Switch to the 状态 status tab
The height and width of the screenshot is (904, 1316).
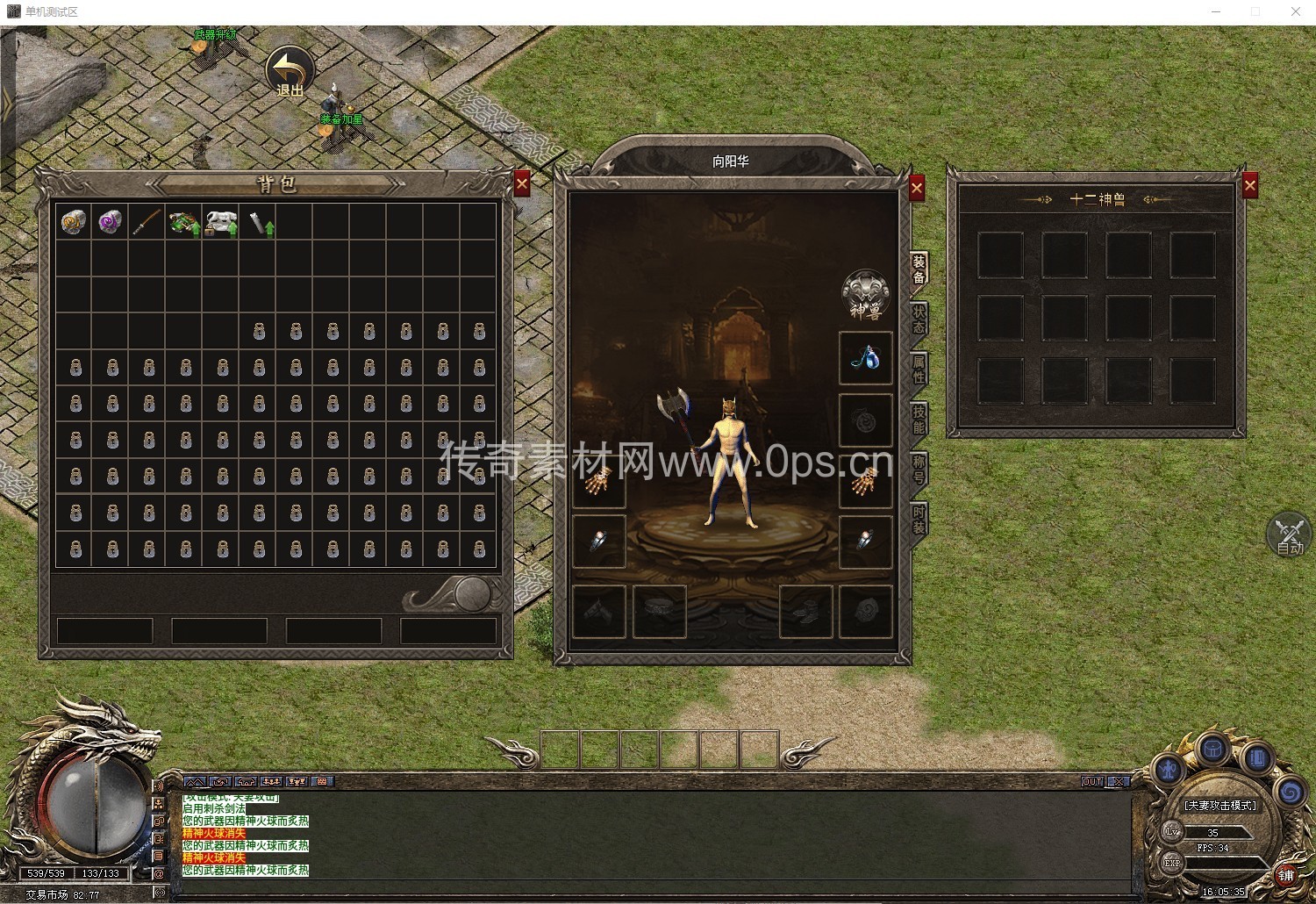click(919, 319)
